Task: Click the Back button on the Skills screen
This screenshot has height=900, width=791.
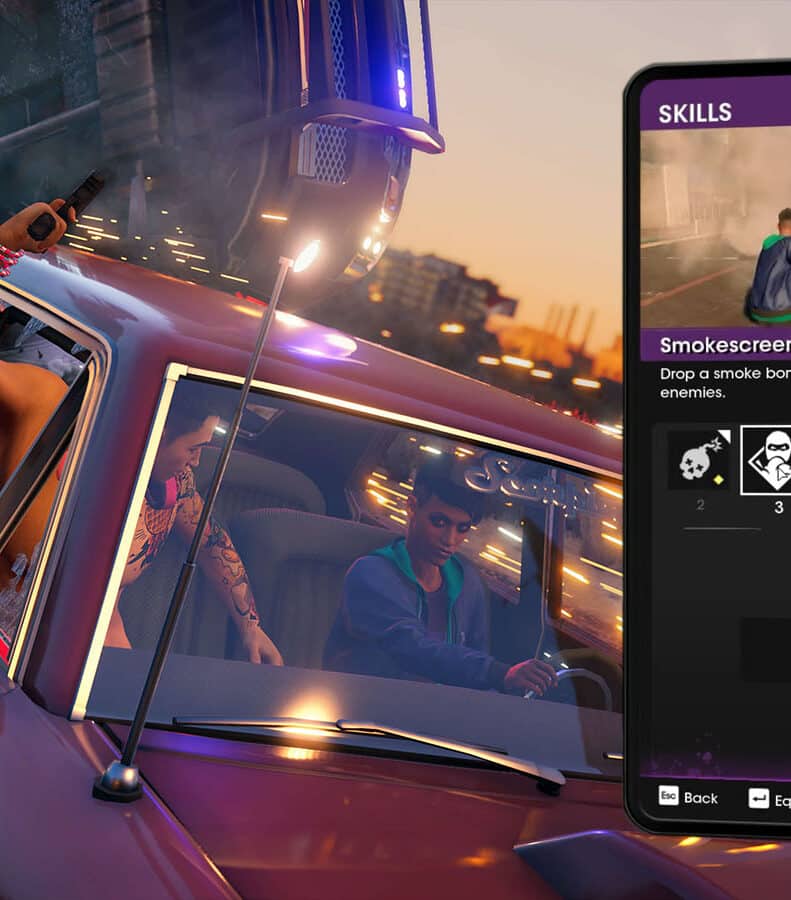Action: point(688,797)
